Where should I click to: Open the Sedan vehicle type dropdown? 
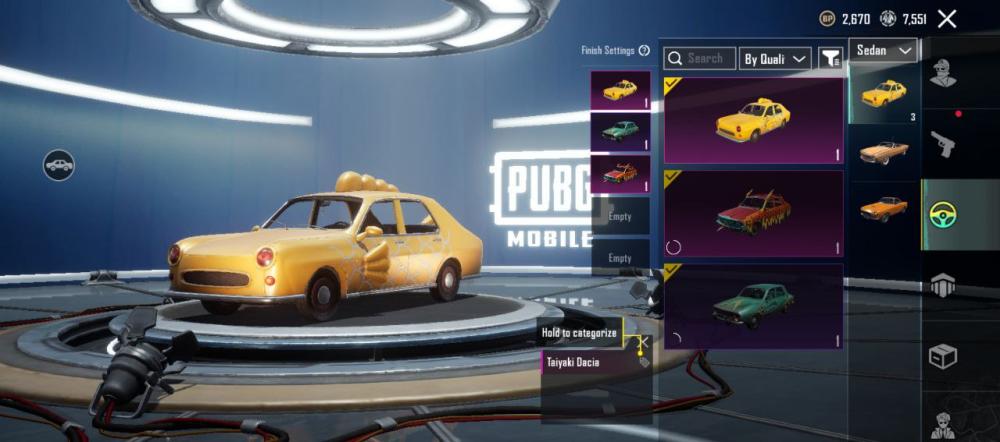coord(884,50)
